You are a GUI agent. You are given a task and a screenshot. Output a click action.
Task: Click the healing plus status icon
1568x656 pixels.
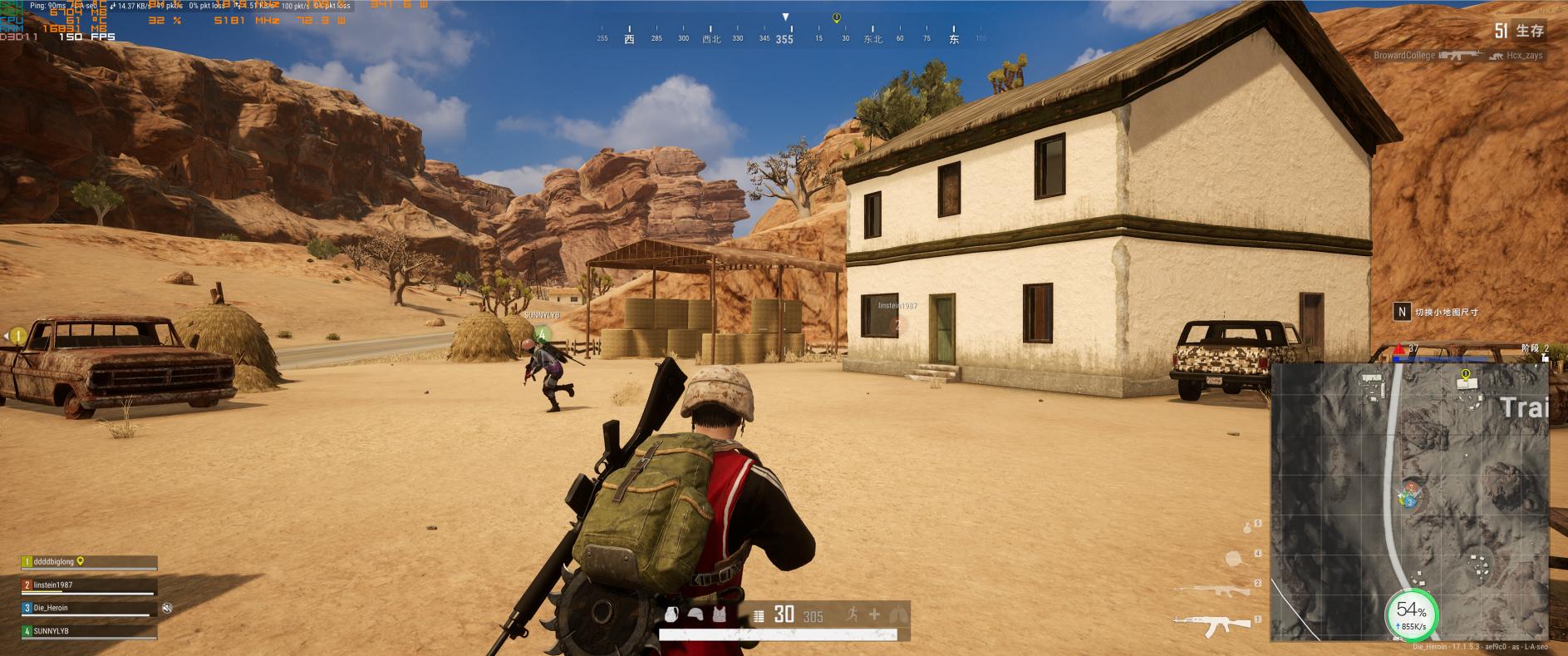pyautogui.click(x=874, y=614)
